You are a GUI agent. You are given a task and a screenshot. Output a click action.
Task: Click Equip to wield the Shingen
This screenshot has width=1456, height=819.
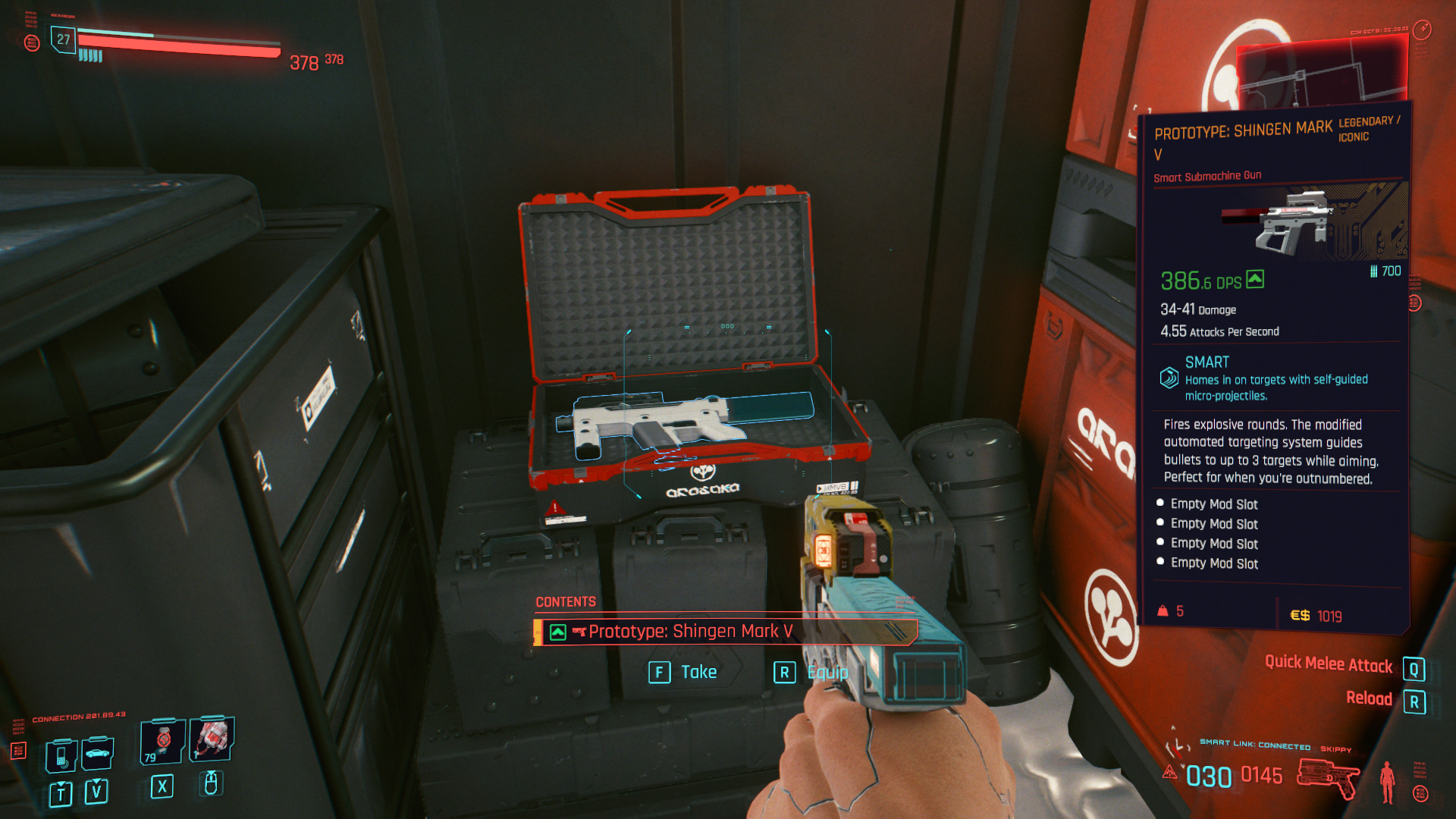click(x=830, y=672)
